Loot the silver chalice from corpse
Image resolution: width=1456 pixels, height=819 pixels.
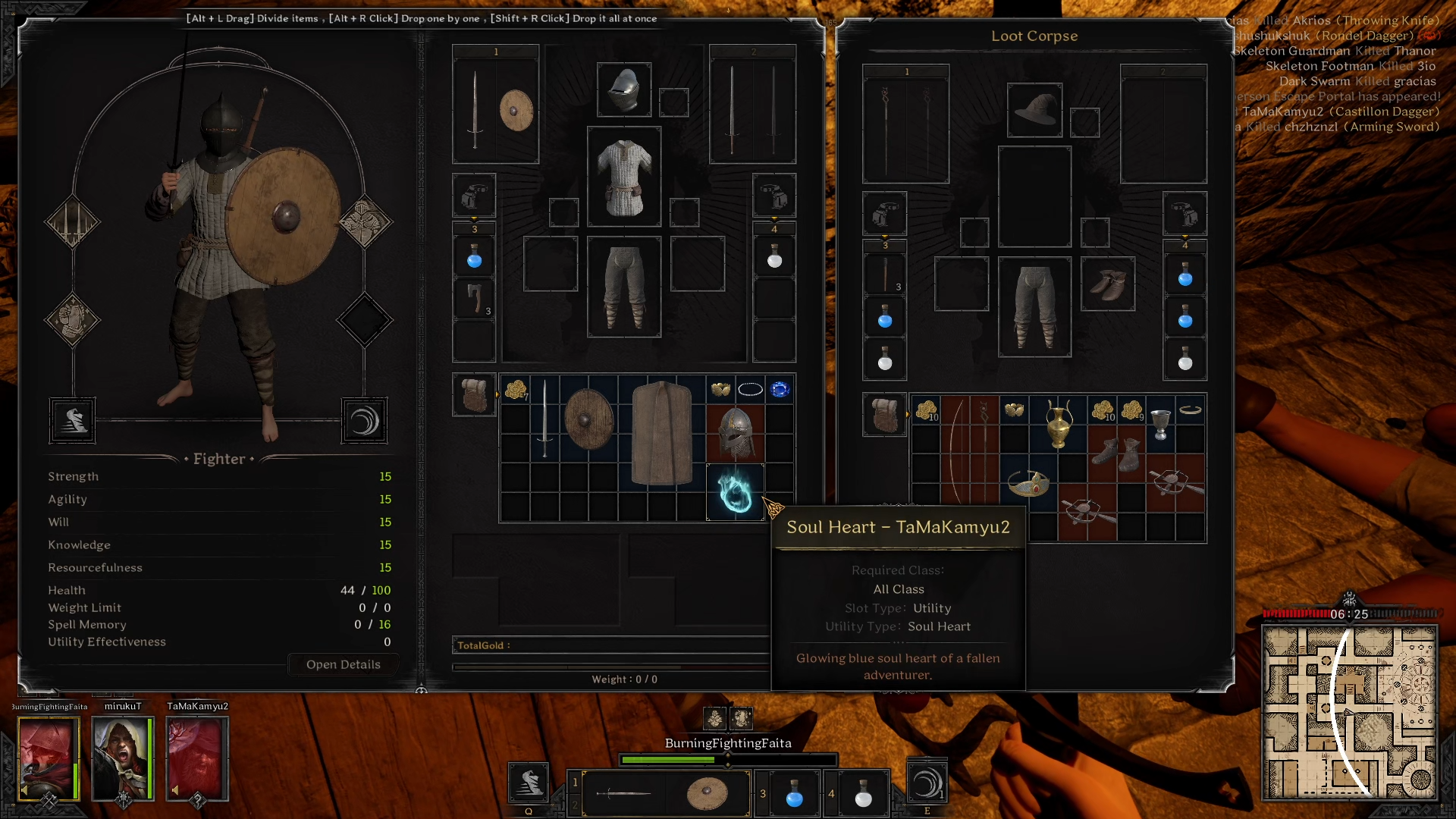coord(1160,423)
